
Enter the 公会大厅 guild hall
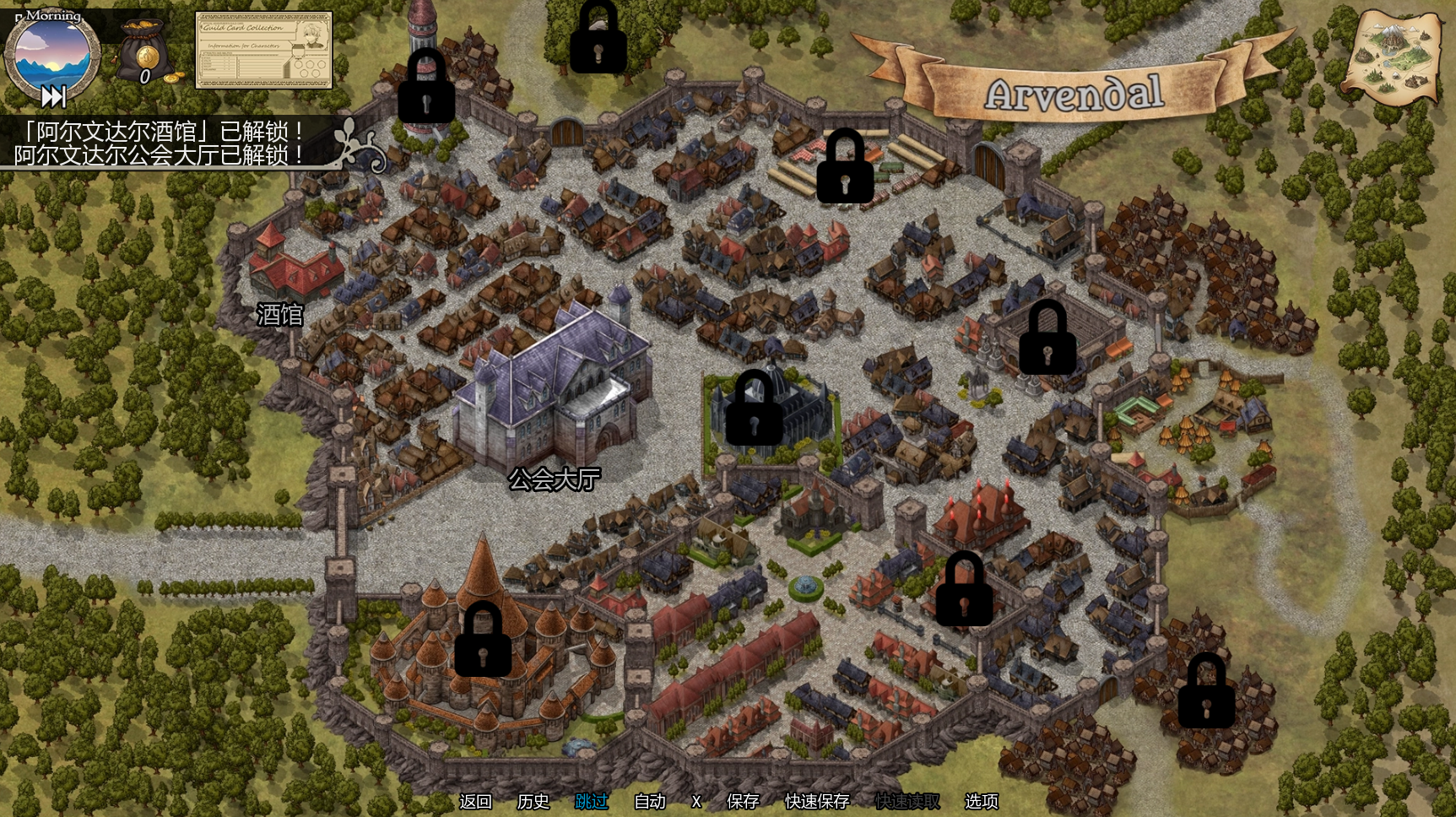click(x=555, y=479)
